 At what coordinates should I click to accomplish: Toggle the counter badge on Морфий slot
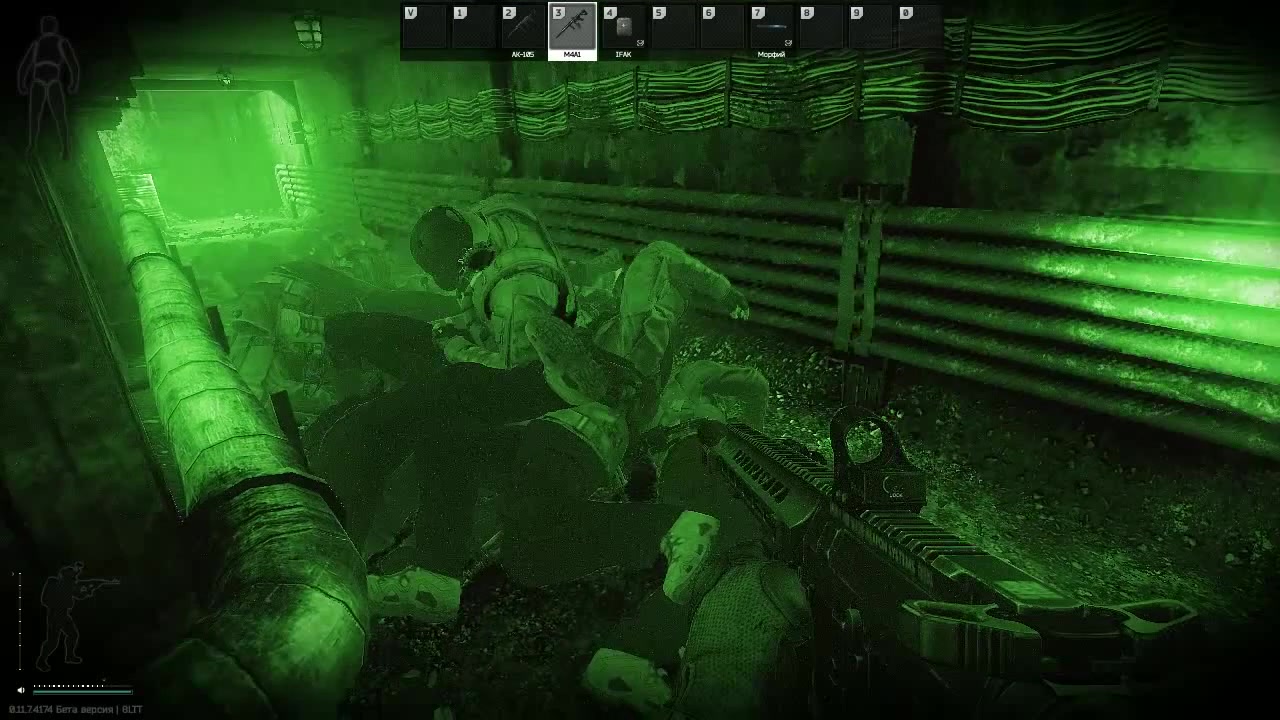point(789,43)
